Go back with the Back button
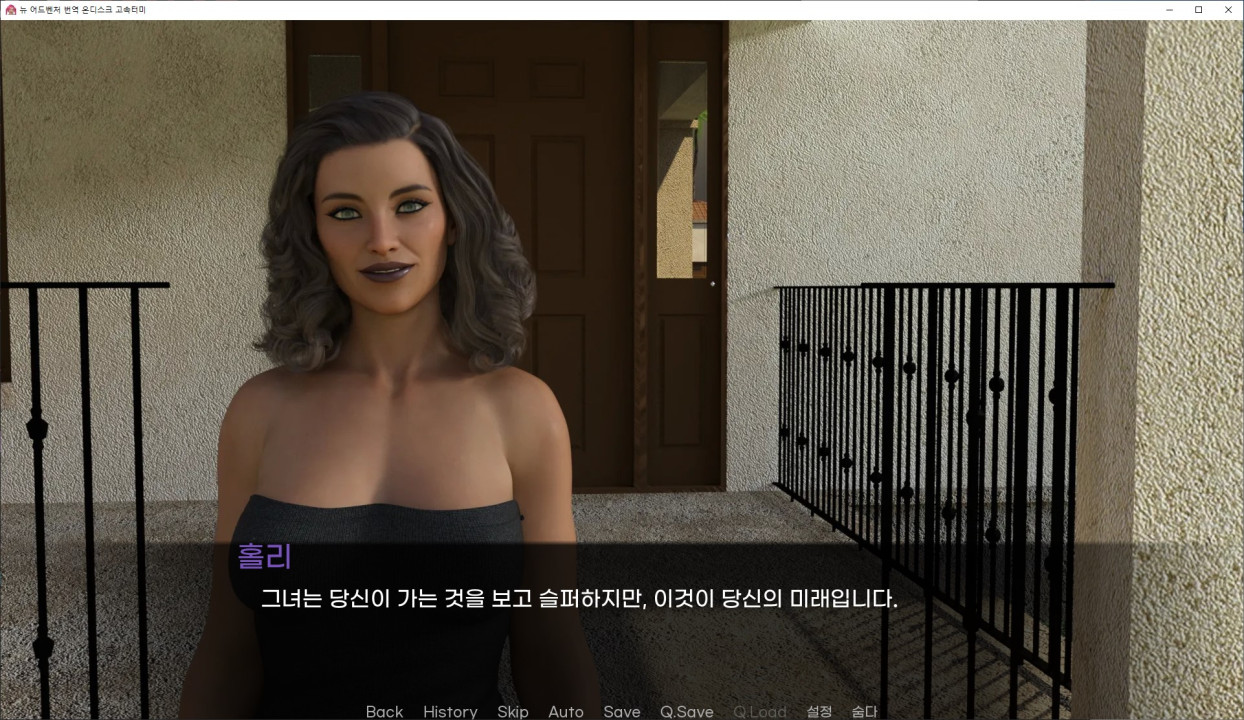1244x720 pixels. point(384,711)
